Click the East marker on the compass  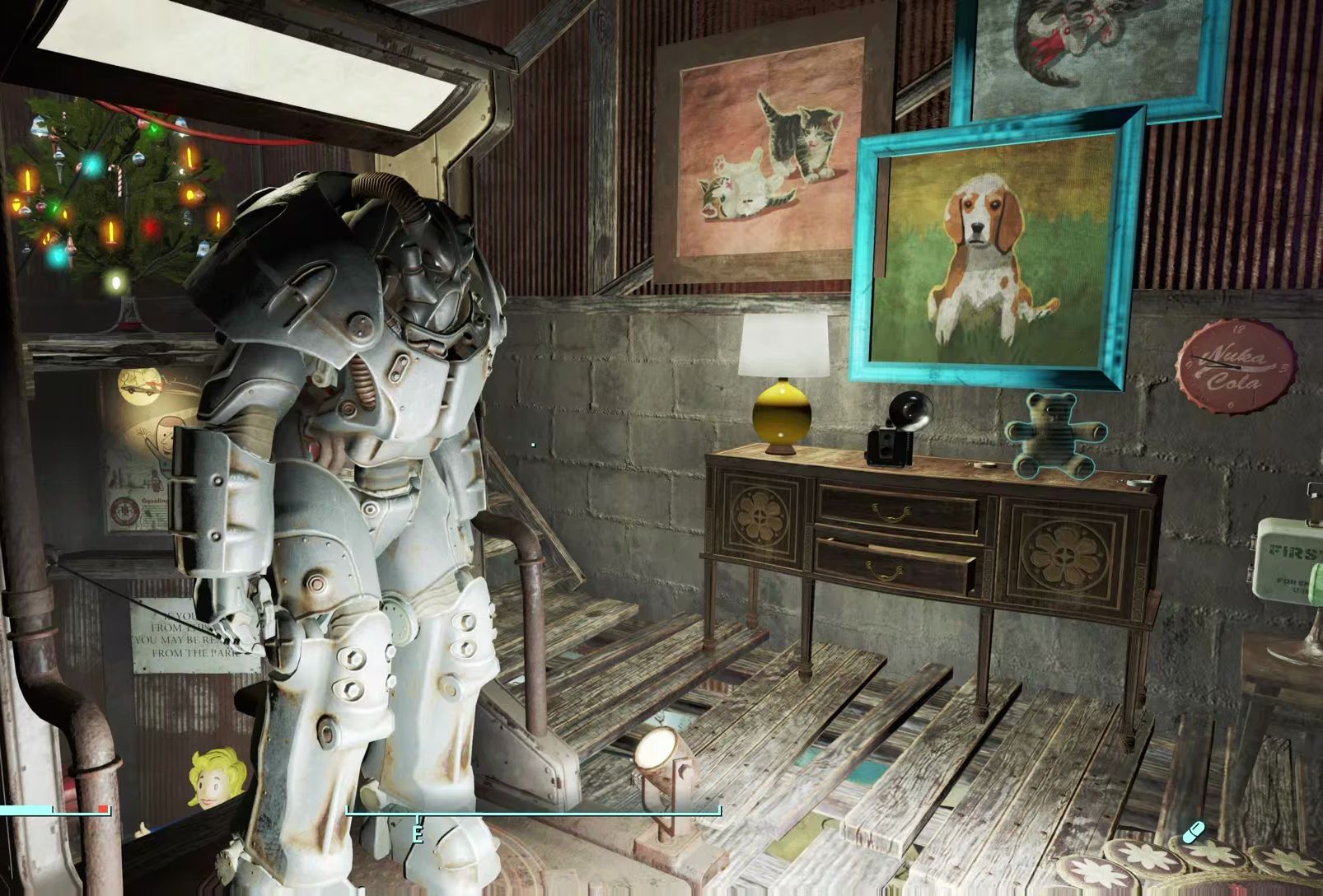(x=418, y=833)
